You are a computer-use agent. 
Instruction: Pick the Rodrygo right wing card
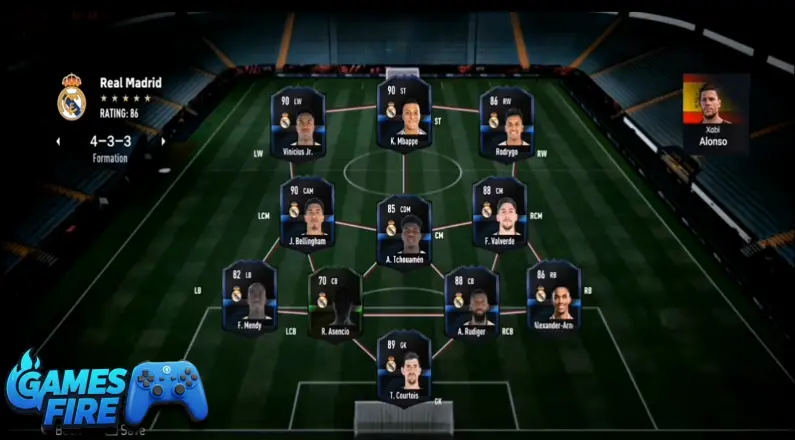[x=507, y=123]
